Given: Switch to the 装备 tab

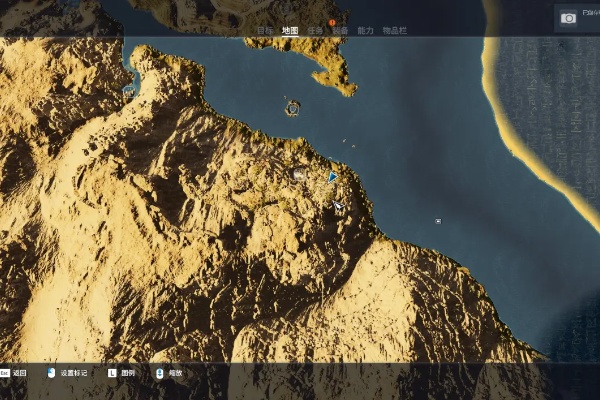Looking at the screenshot, I should 340,31.
